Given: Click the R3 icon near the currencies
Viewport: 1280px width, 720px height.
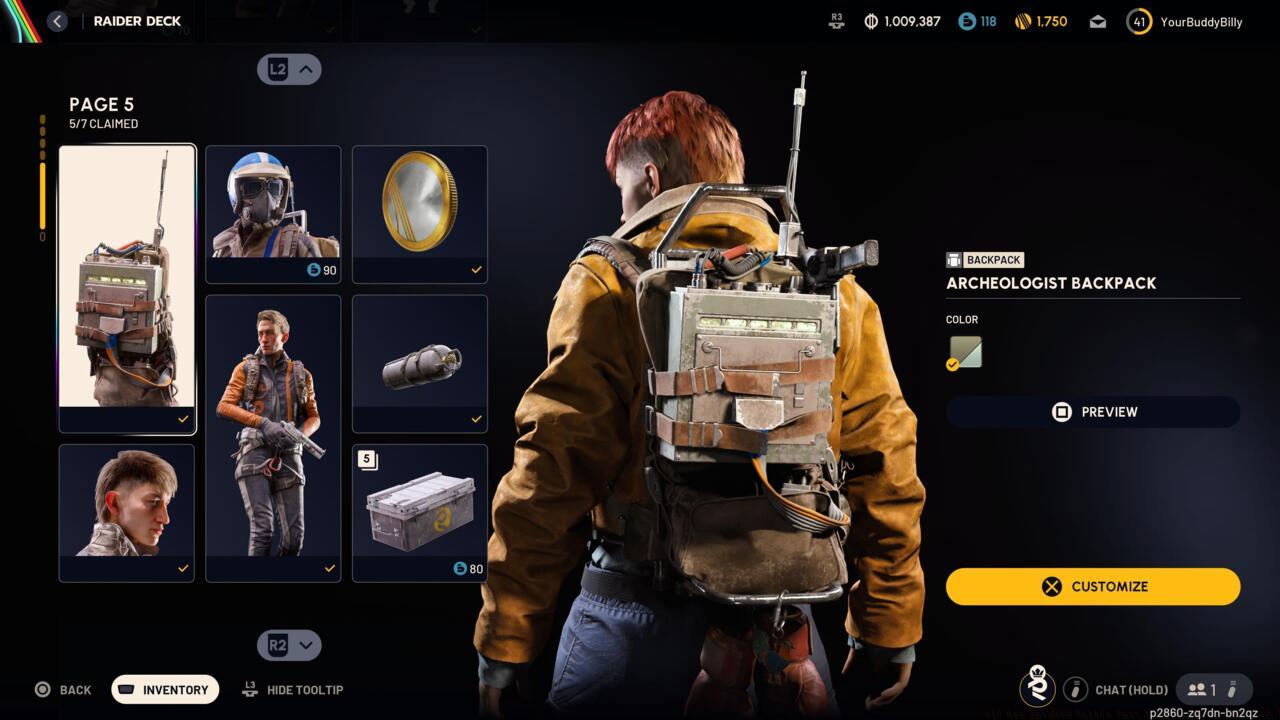Looking at the screenshot, I should 836,20.
